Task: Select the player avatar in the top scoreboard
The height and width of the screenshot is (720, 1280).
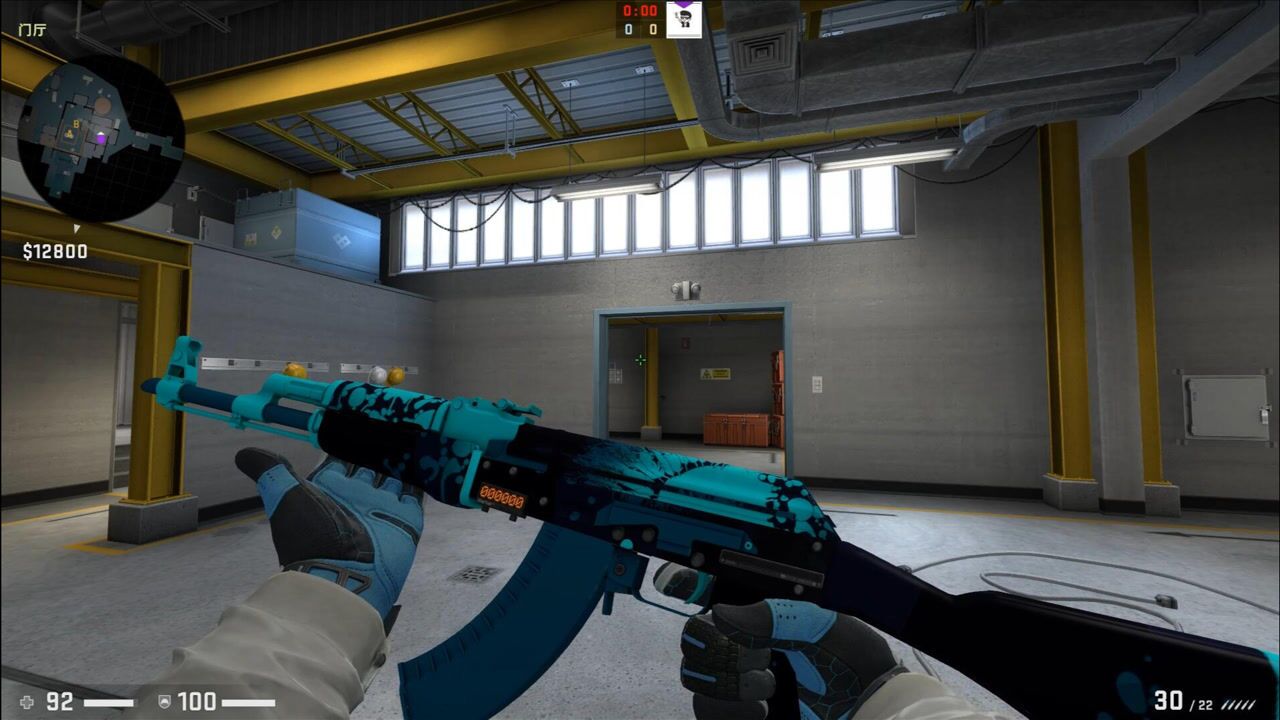Action: click(684, 21)
